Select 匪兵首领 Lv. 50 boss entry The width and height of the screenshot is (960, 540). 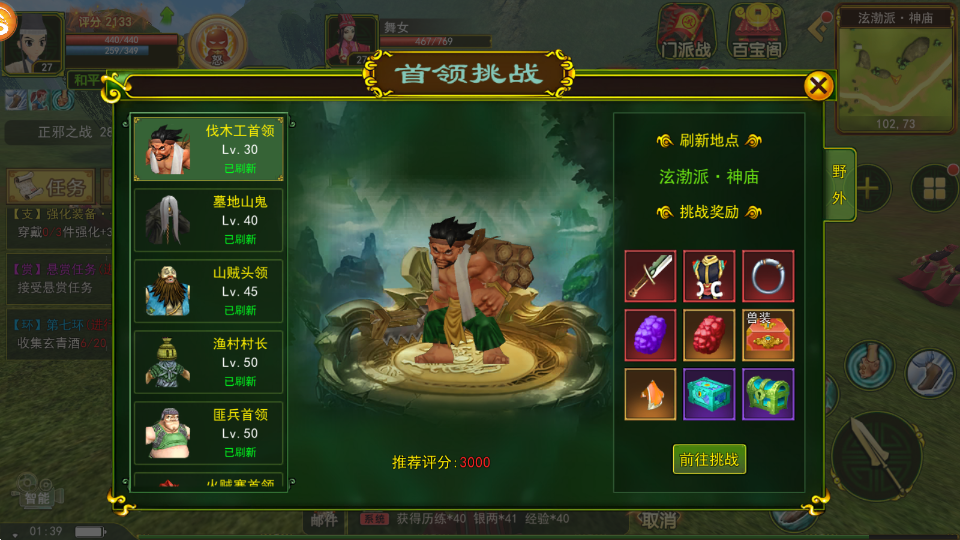[x=210, y=432]
